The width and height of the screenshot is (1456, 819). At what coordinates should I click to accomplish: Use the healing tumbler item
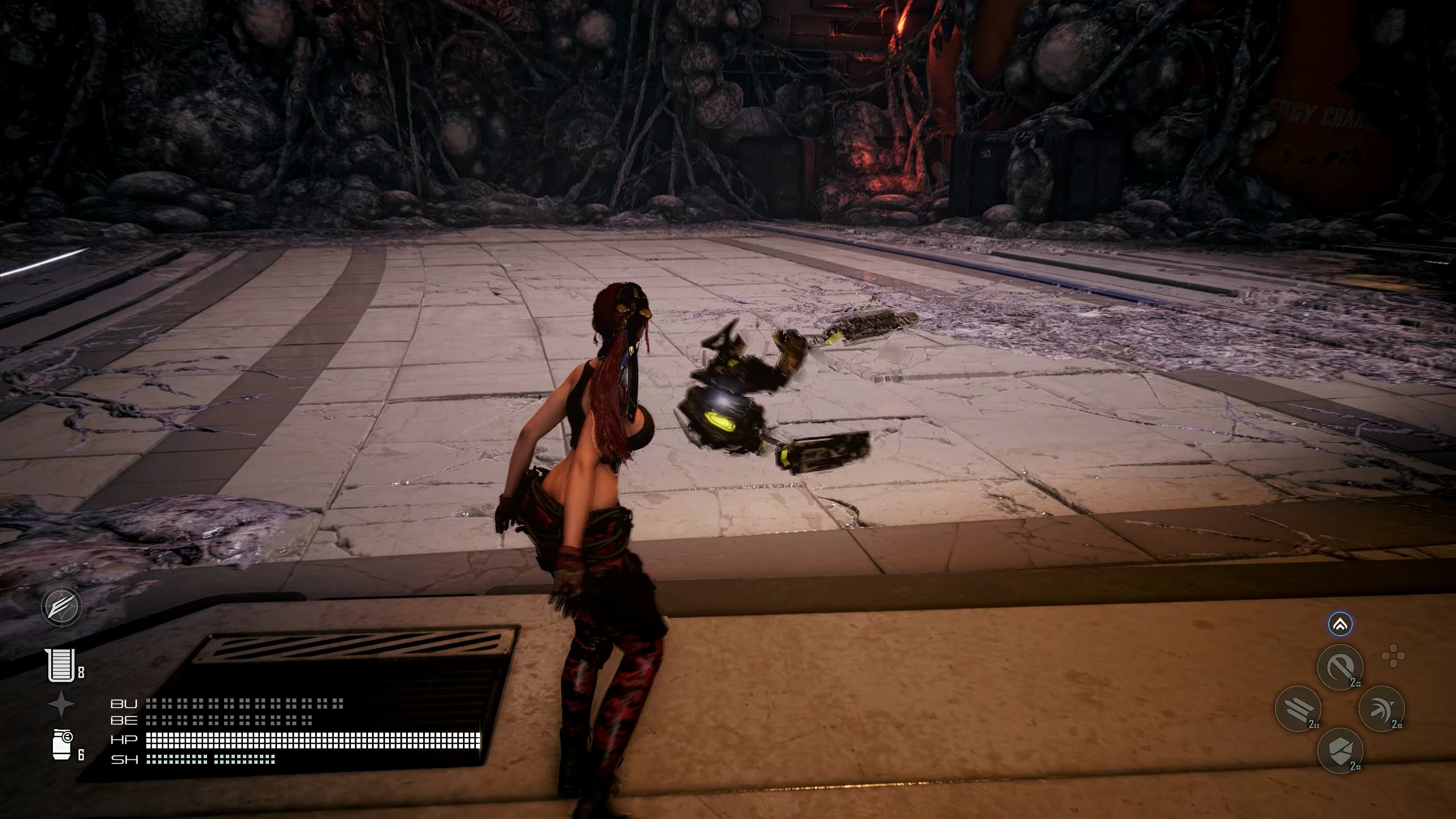coord(61,665)
